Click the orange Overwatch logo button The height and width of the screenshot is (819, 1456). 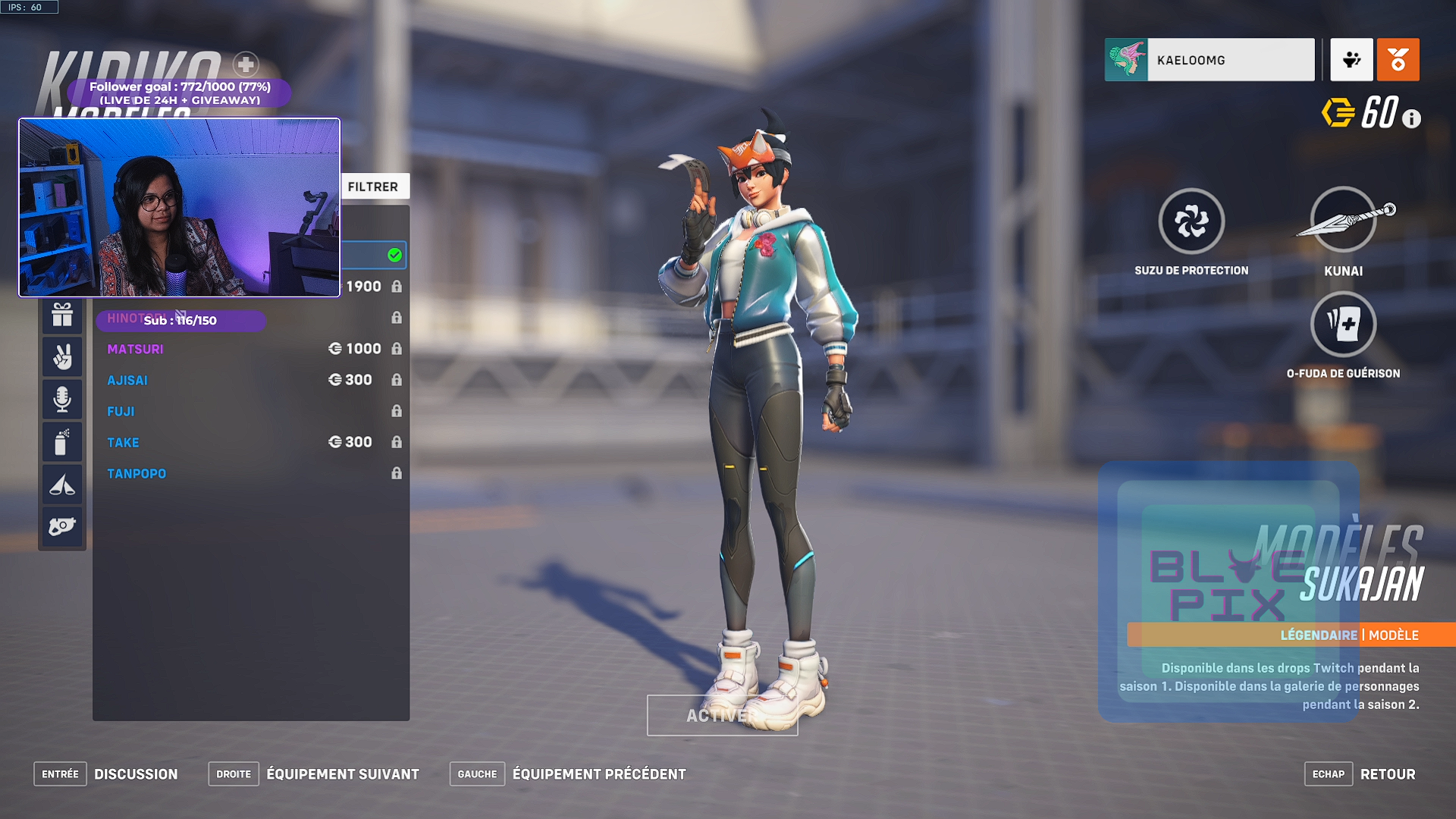click(x=1398, y=60)
